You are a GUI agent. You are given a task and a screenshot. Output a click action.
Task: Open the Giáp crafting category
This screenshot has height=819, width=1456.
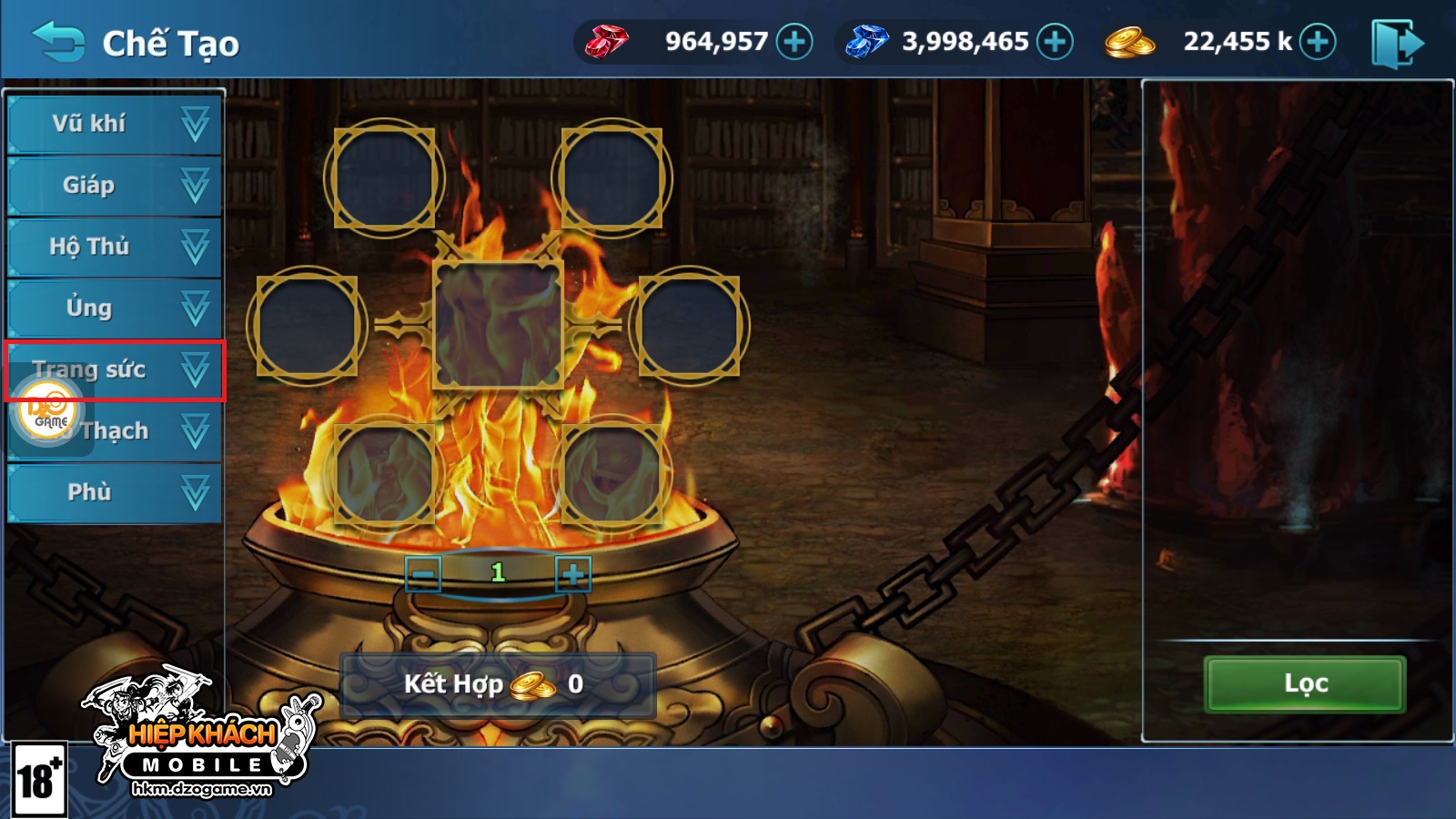coord(115,186)
